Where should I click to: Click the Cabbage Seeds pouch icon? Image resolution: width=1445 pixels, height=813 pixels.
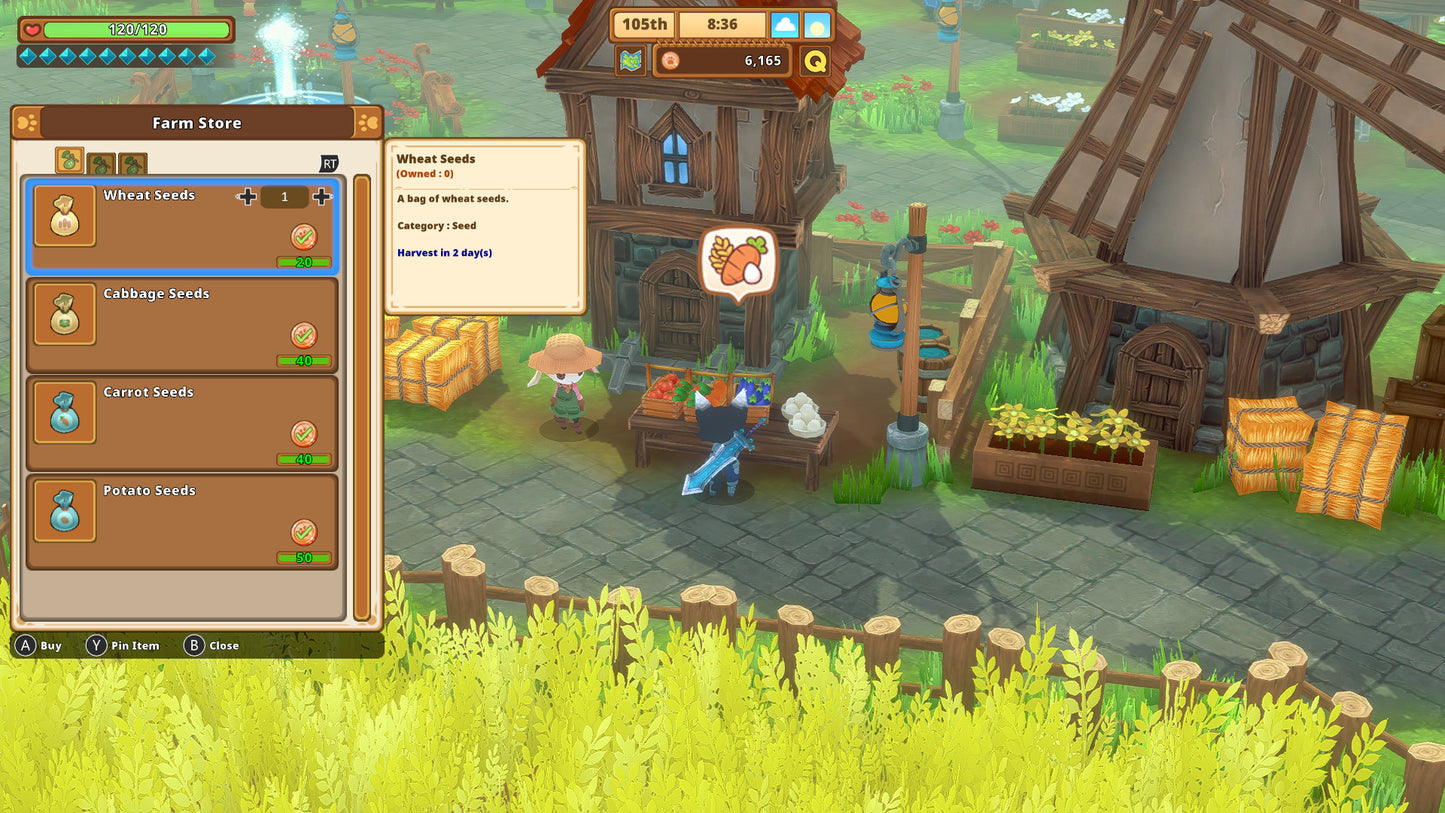(x=64, y=313)
